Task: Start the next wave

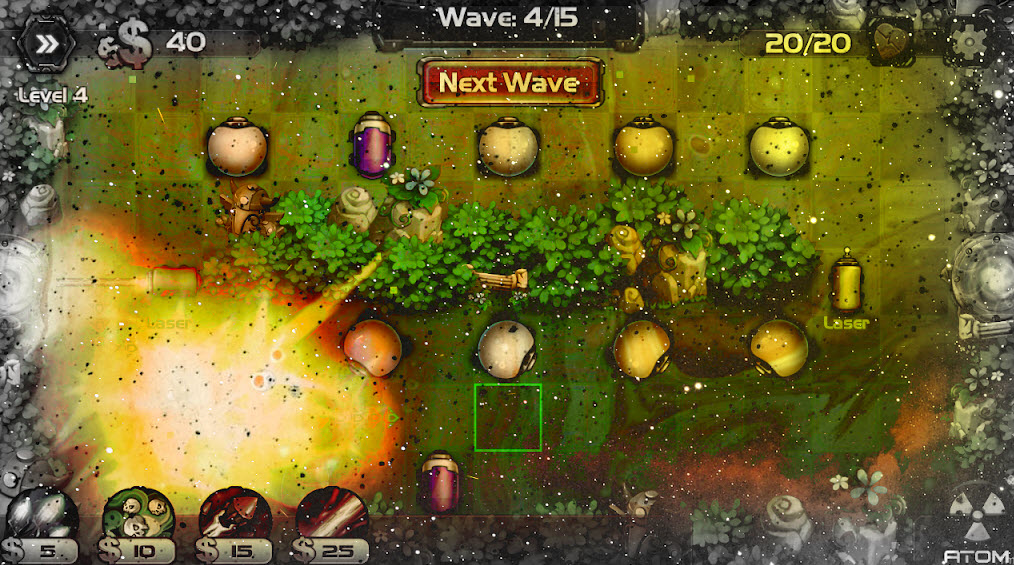Action: pyautogui.click(x=510, y=82)
